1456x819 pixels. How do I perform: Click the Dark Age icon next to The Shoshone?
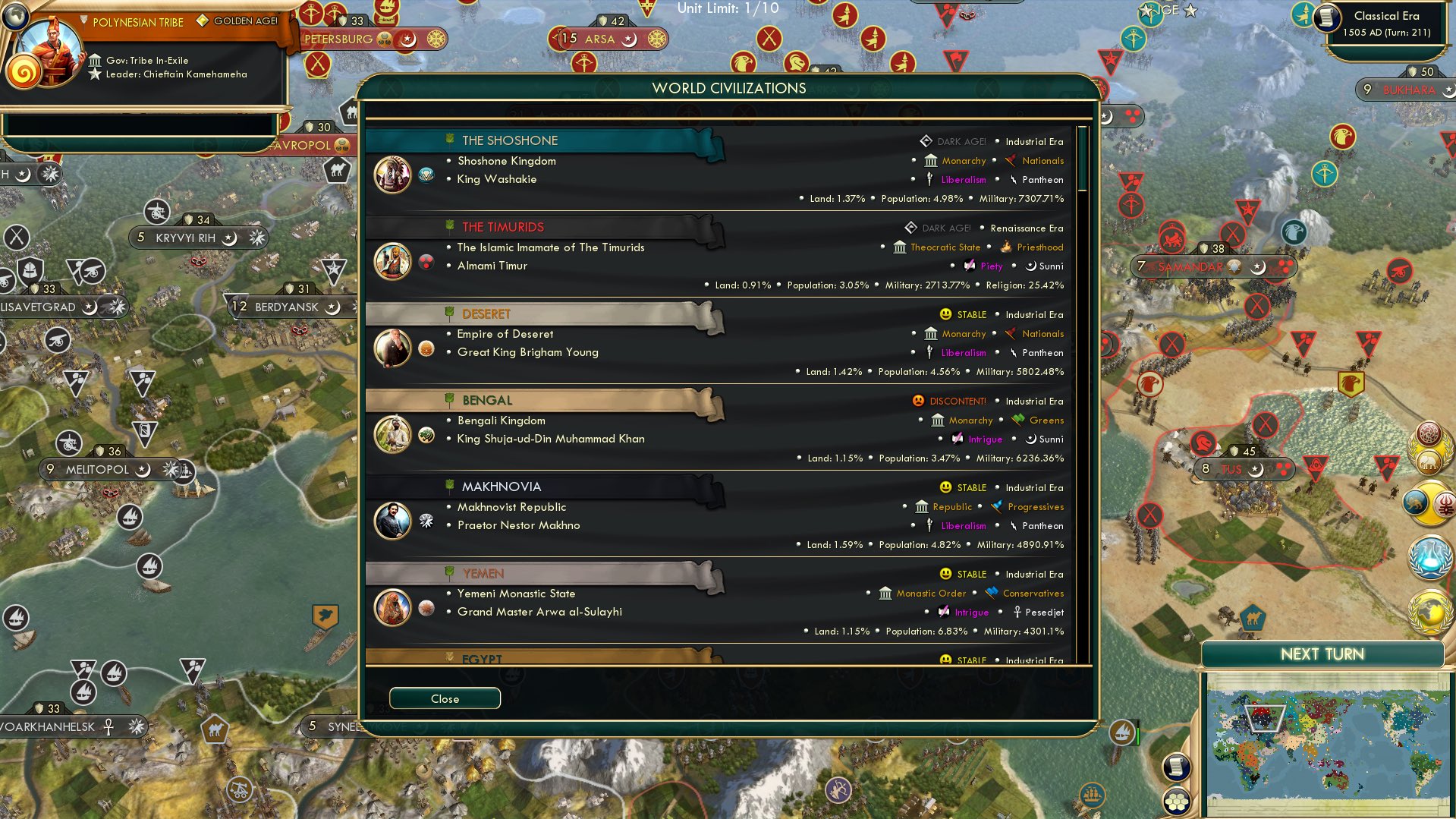pyautogui.click(x=925, y=141)
